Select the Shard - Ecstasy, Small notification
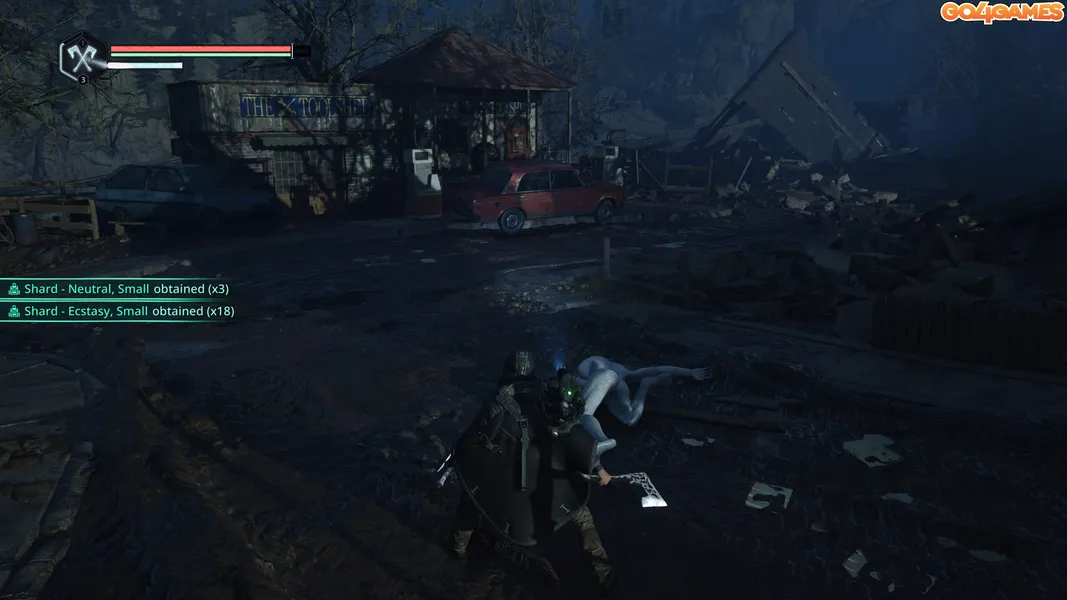 [x=120, y=311]
